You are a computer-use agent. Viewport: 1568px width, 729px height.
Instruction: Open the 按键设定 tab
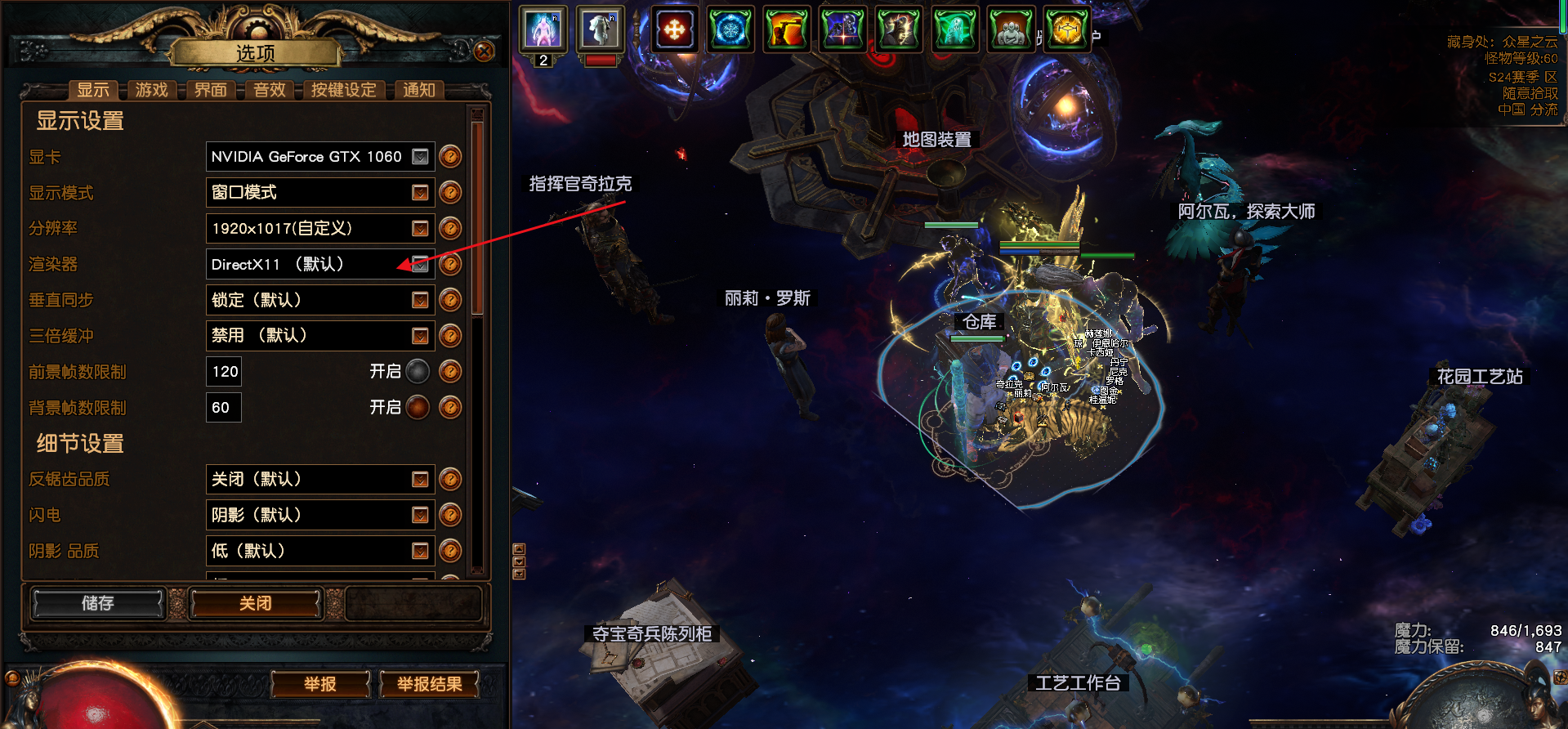[x=343, y=90]
